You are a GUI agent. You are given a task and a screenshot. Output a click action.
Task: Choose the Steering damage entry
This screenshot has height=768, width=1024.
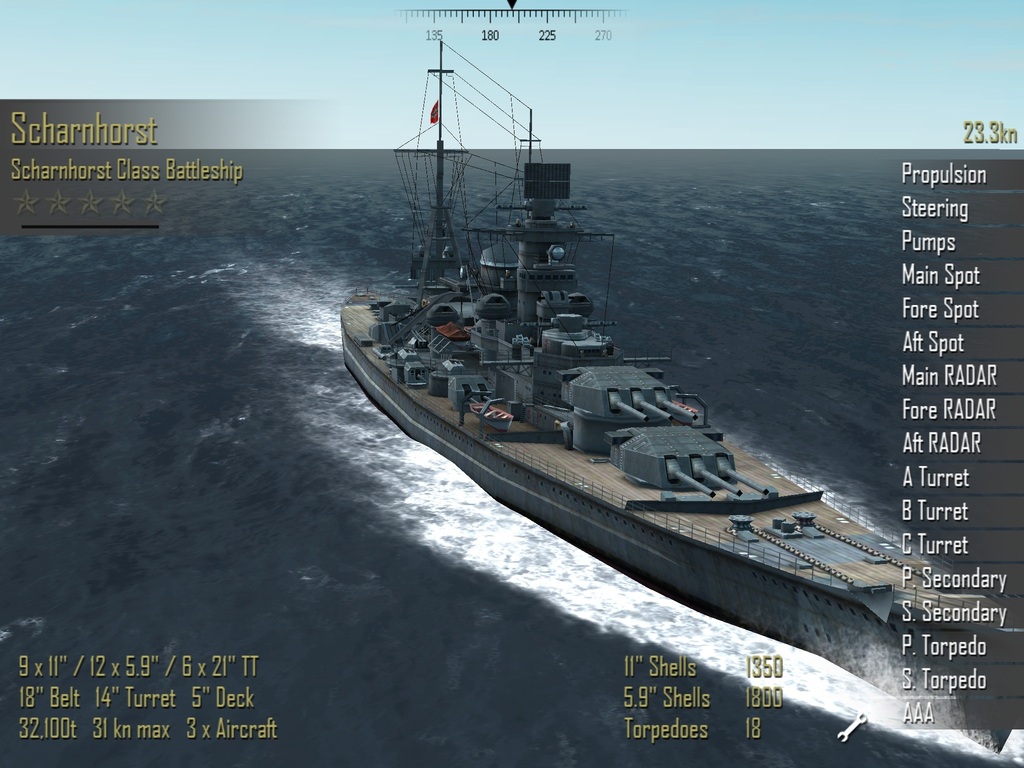(934, 209)
